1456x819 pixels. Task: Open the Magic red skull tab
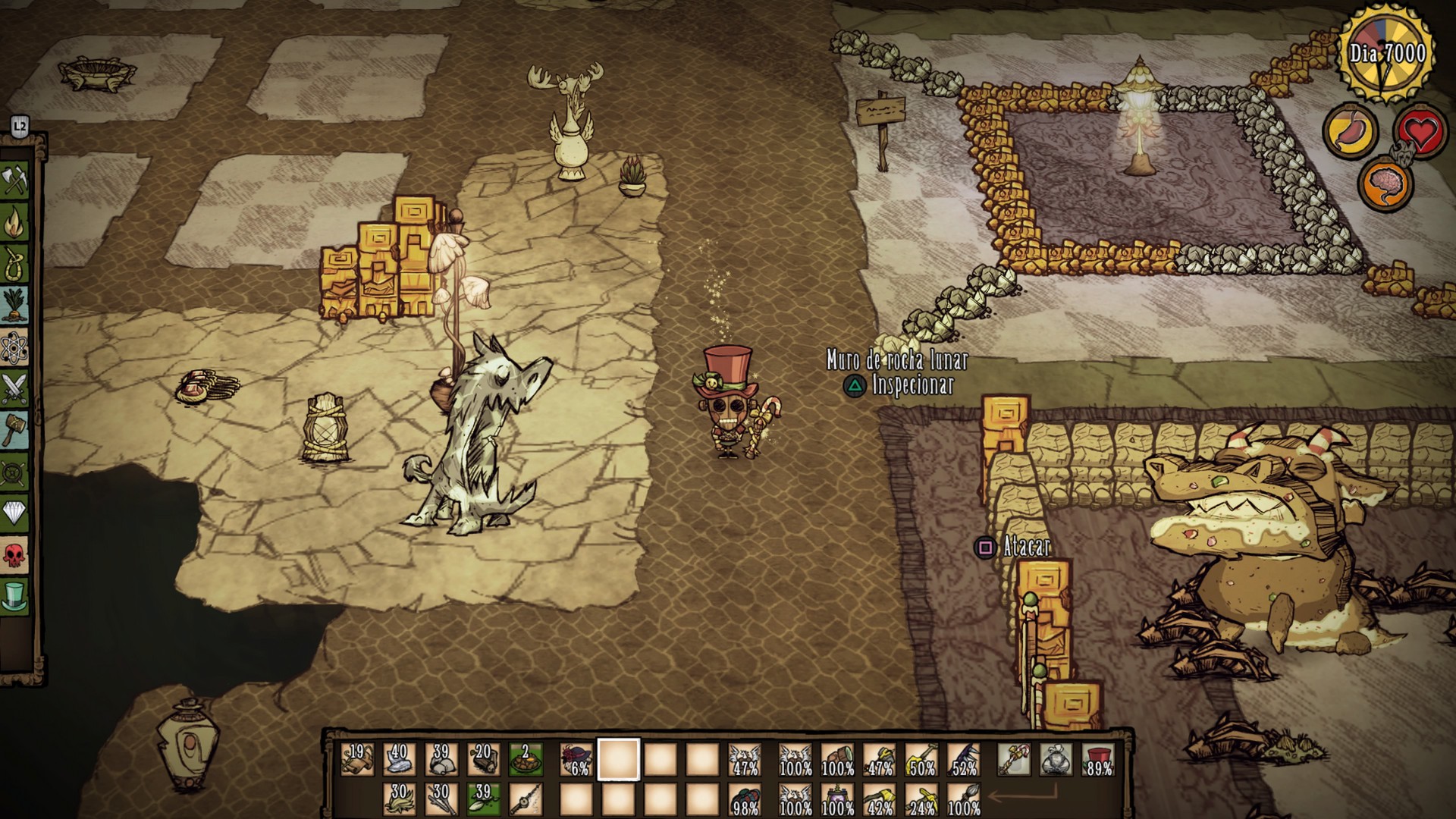point(15,556)
